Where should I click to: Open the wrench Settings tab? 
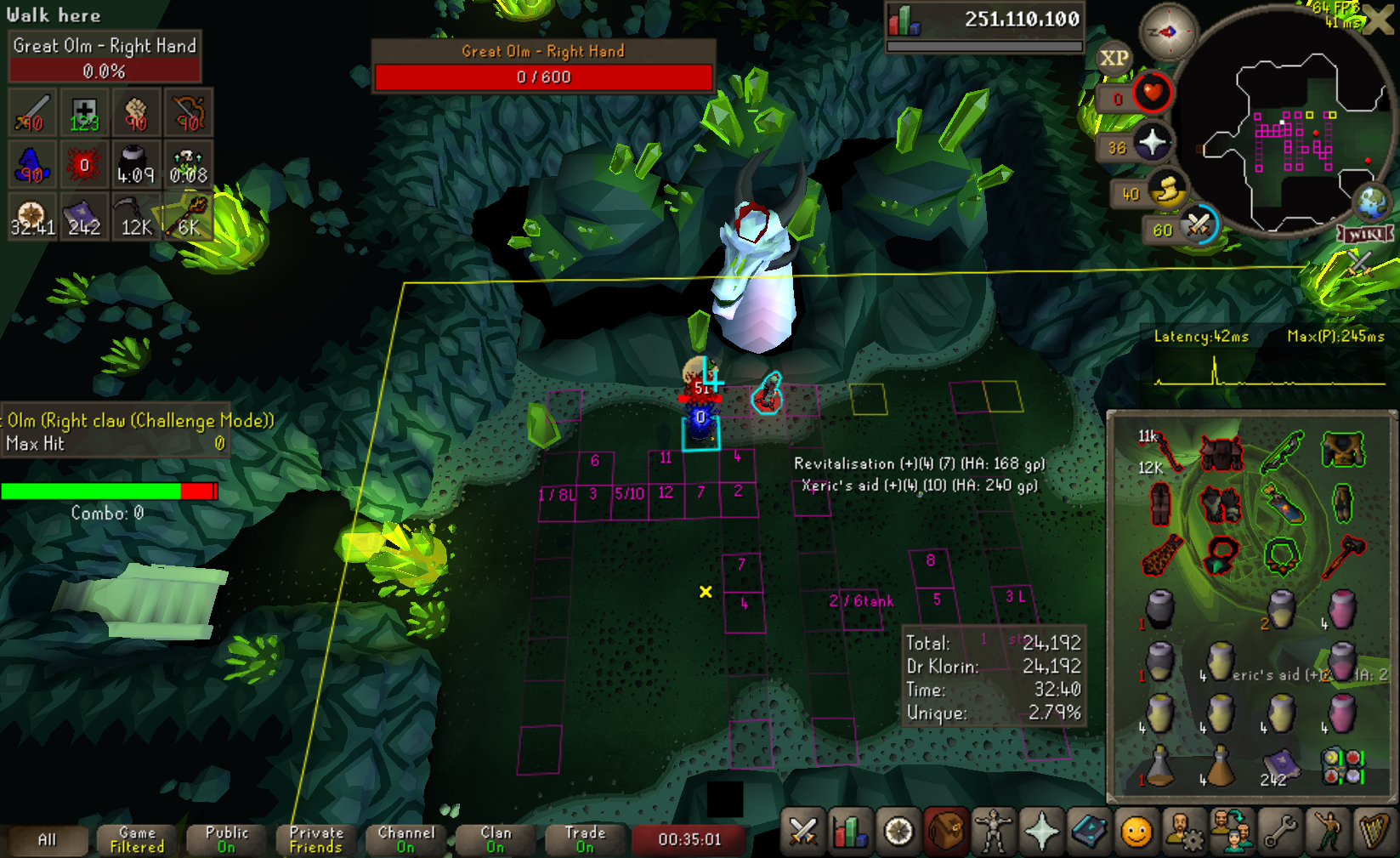pyautogui.click(x=1279, y=832)
